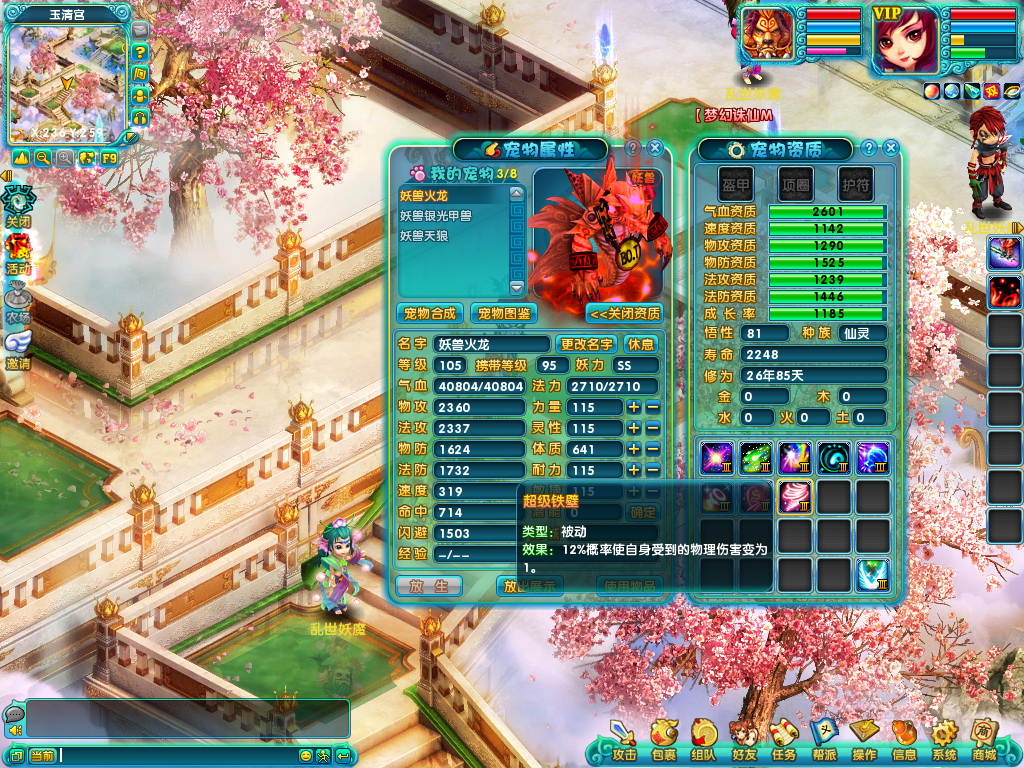
Task: Open 宠物合成 pet fusion
Action: click(430, 313)
